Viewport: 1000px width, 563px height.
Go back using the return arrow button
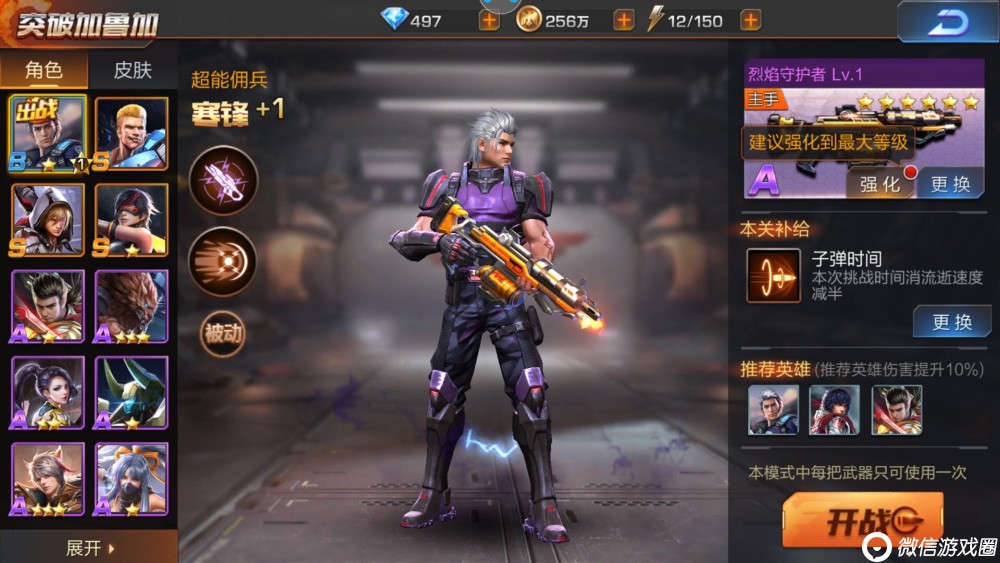pyautogui.click(x=946, y=22)
